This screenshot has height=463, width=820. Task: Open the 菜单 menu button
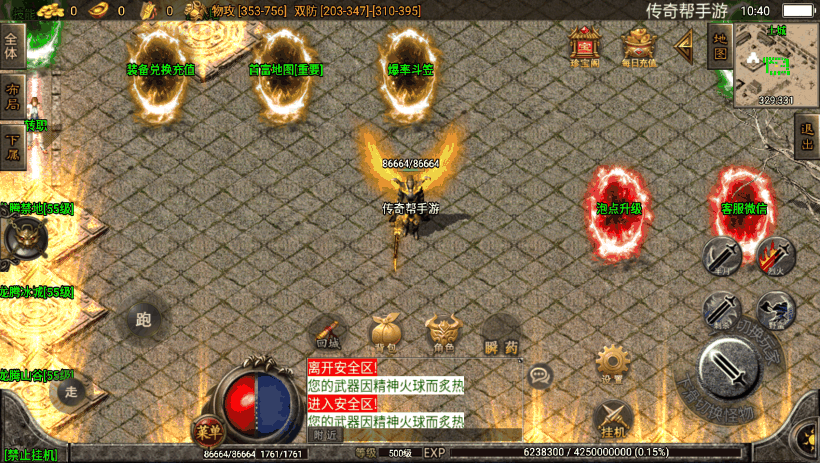[x=206, y=428]
